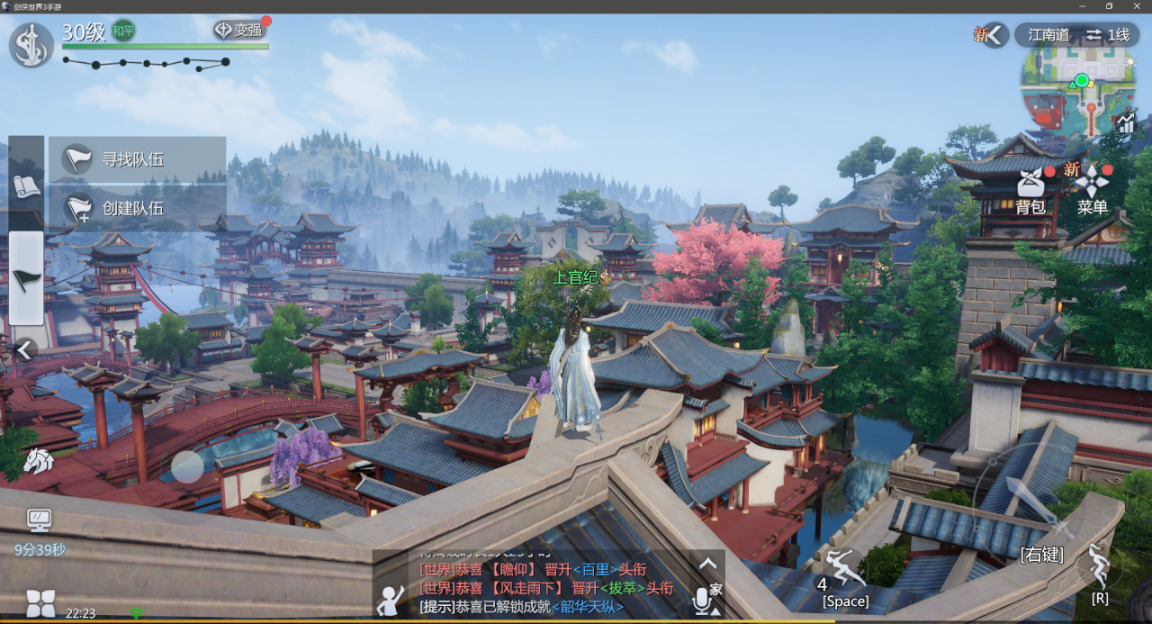Screen dimensions: 1152x624
Task: Close the game window
Action: (x=1137, y=6)
